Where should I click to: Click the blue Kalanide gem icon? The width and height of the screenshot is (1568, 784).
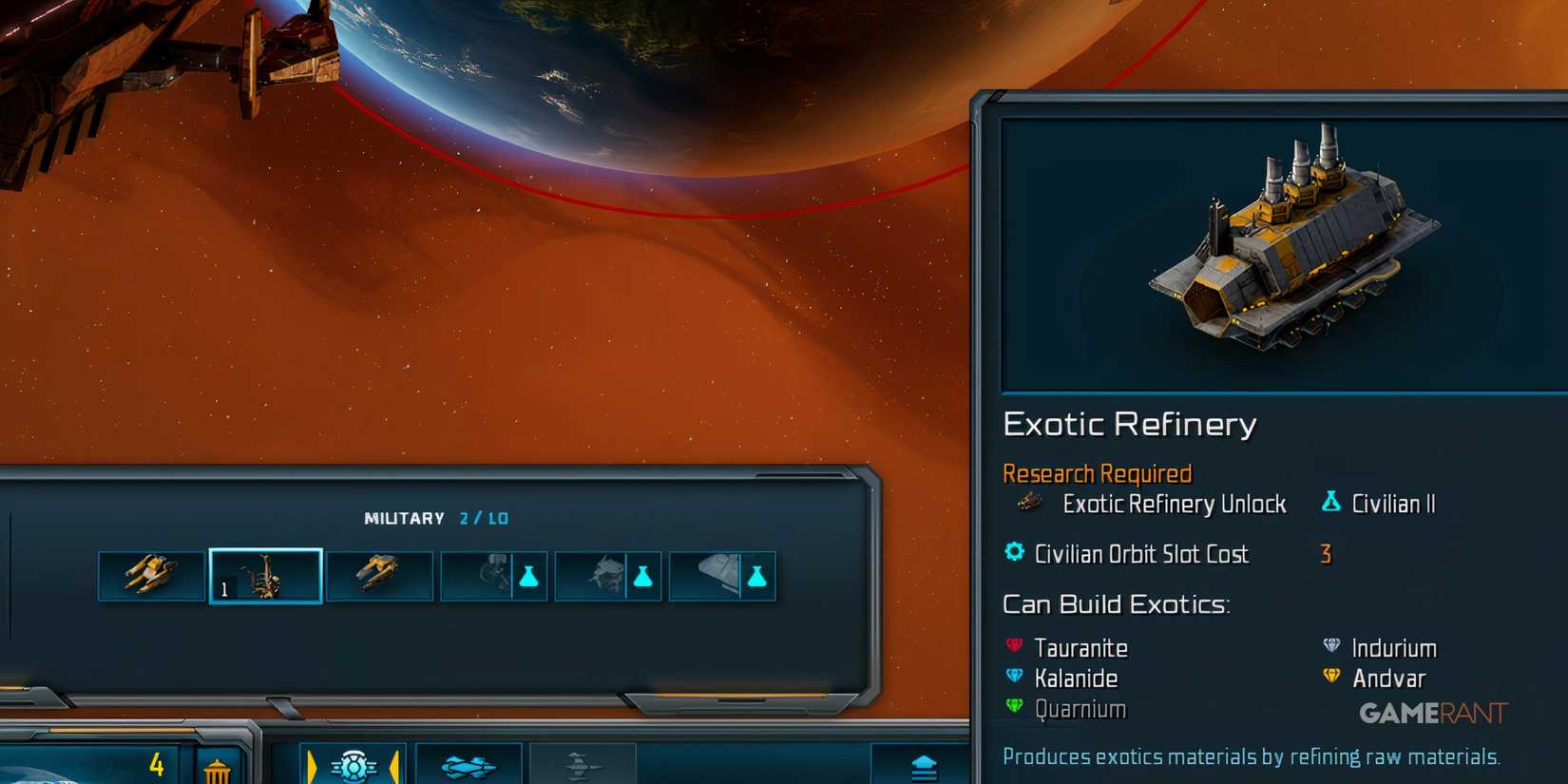[x=1013, y=678]
